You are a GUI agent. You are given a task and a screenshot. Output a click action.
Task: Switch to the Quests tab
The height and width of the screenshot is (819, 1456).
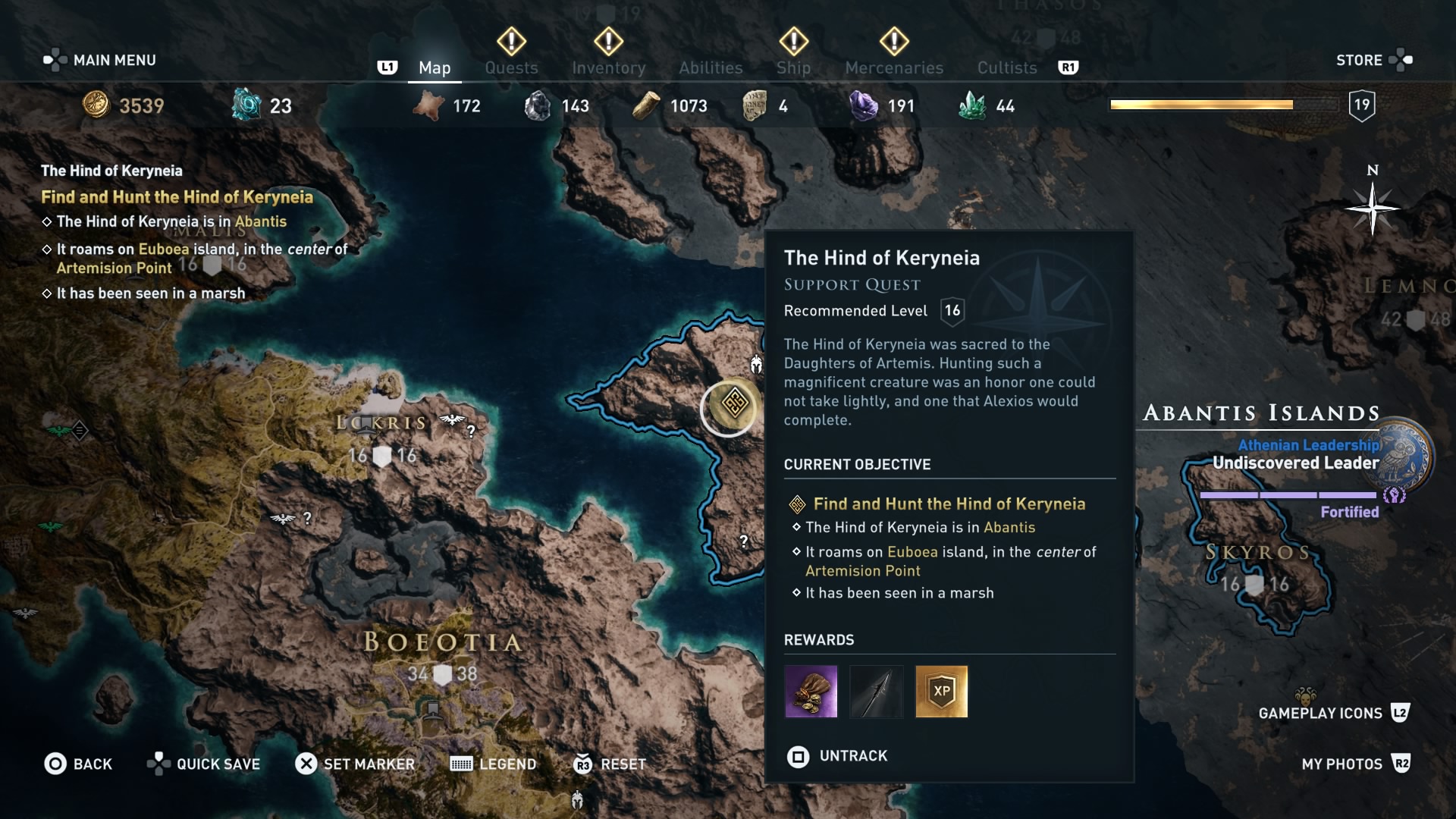511,67
